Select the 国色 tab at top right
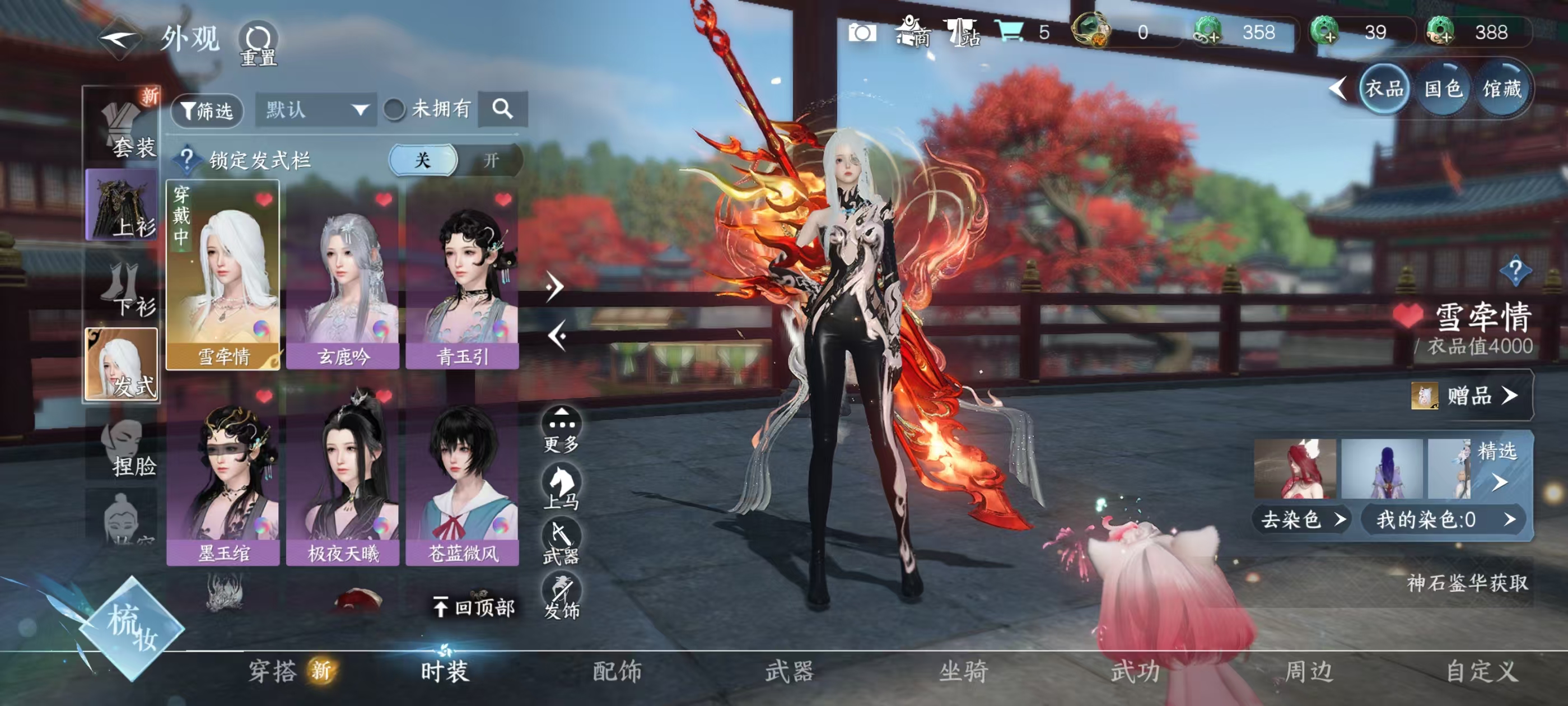The image size is (1568, 706). (x=1443, y=90)
